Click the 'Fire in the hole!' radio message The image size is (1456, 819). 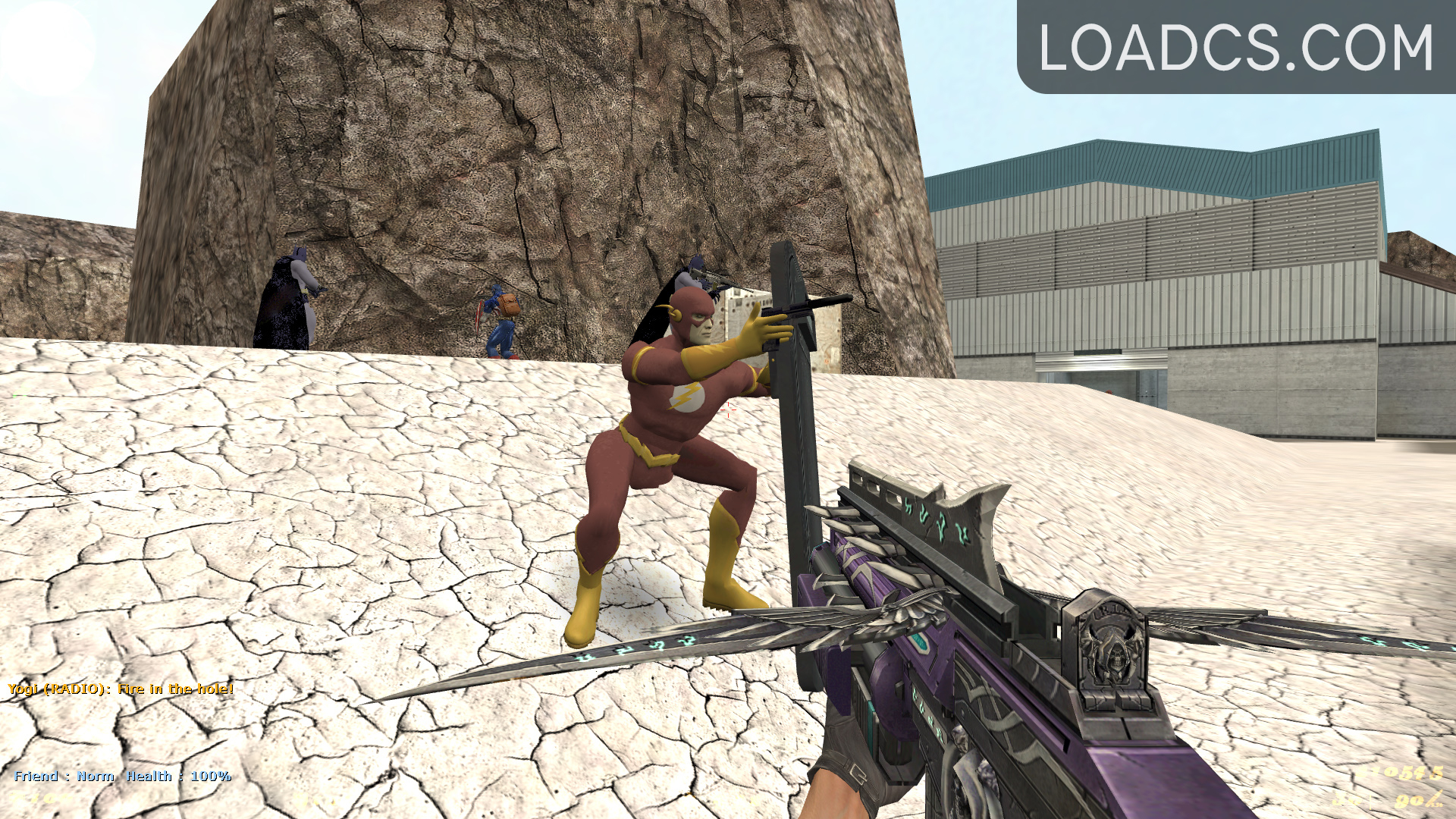click(174, 690)
